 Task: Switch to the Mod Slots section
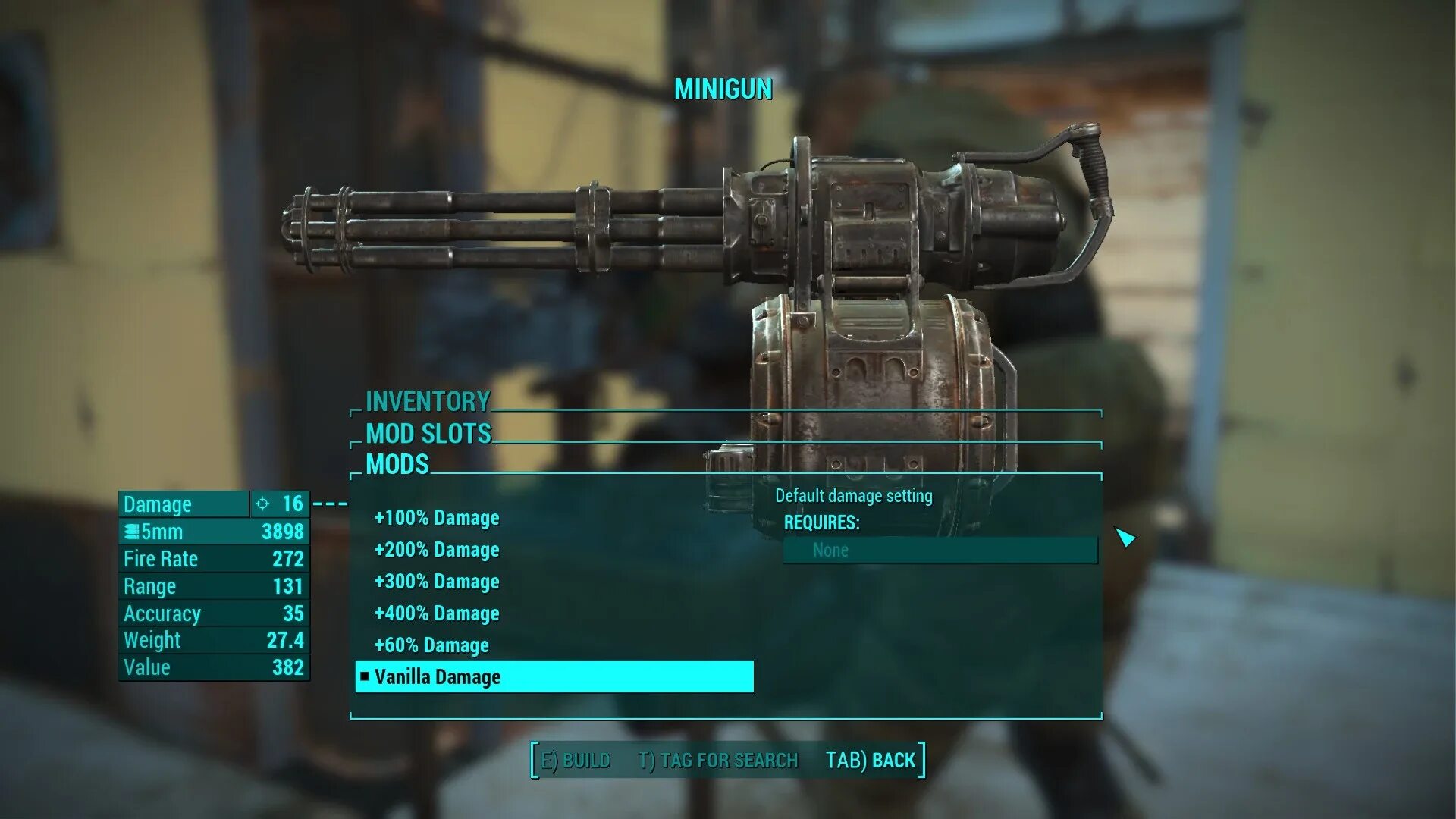click(x=428, y=434)
